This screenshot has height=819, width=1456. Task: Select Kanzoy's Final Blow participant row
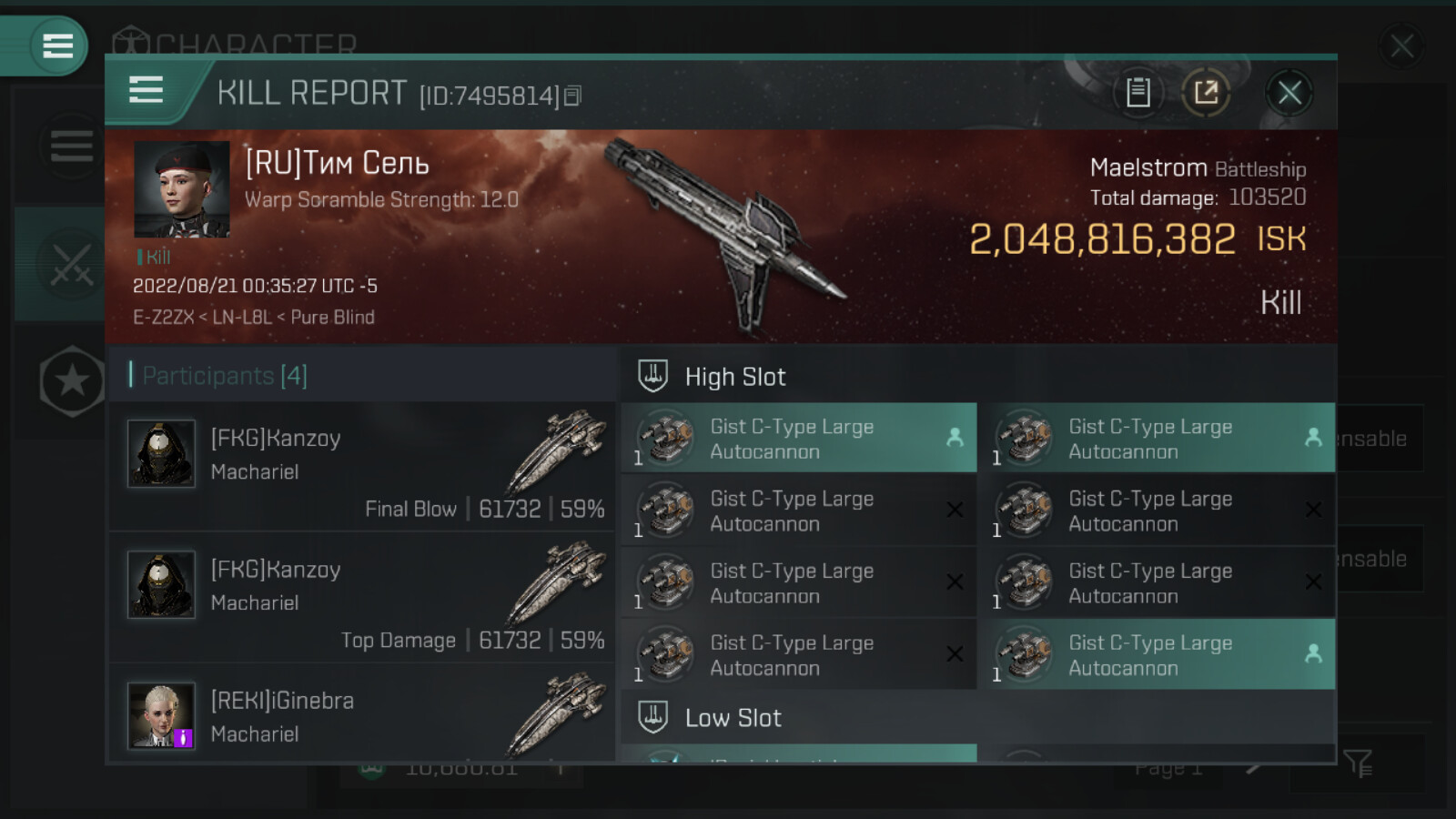tap(362, 467)
